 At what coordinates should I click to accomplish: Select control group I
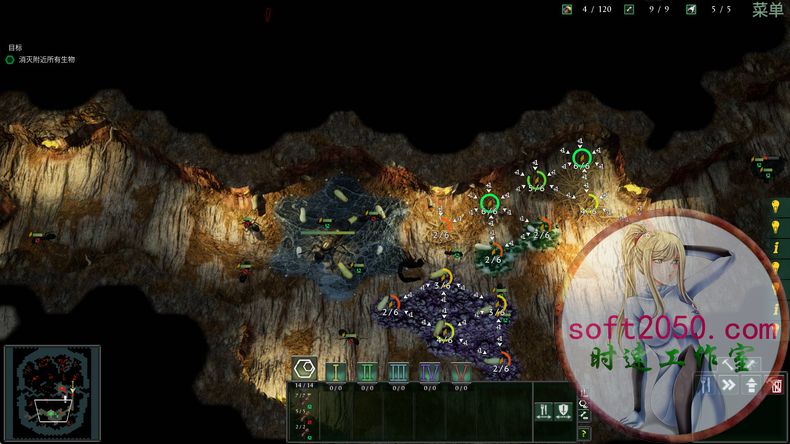[x=336, y=371]
